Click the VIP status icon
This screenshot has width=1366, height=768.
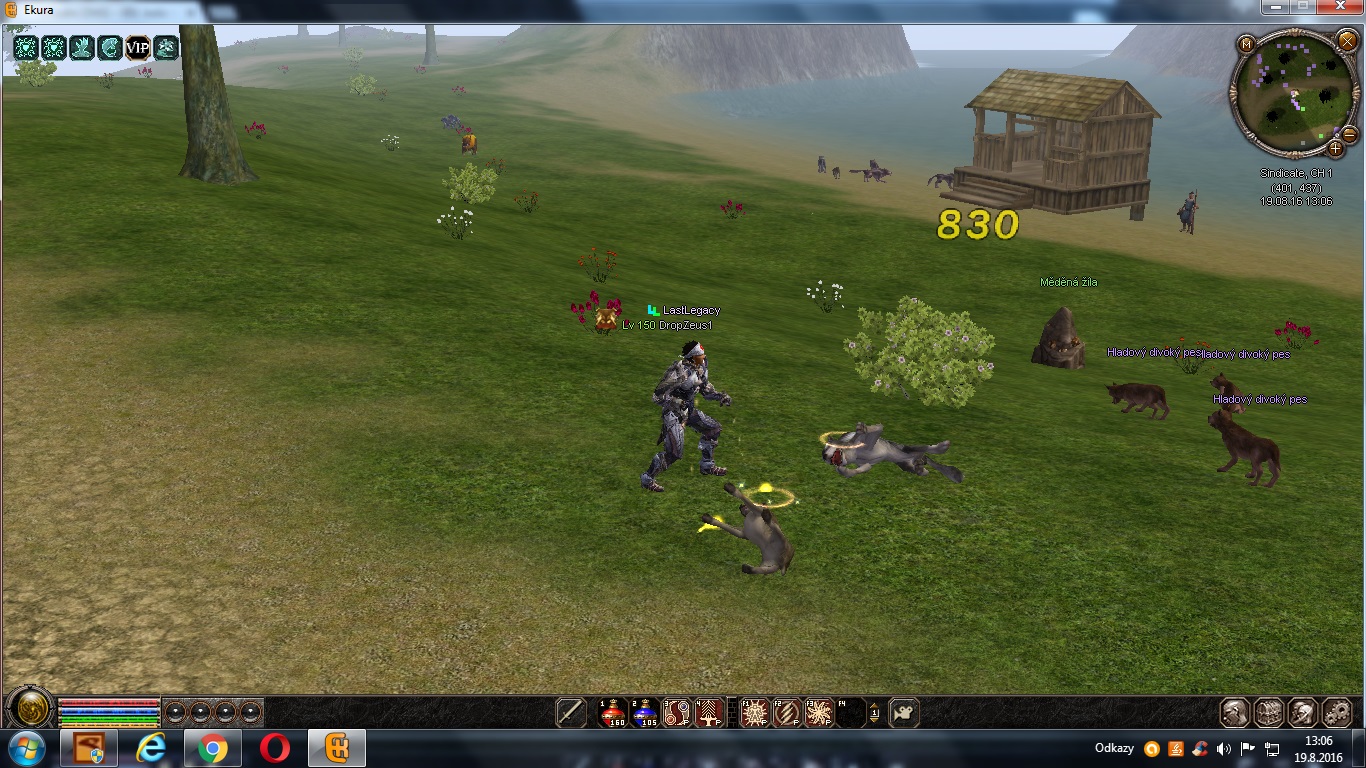[137, 47]
